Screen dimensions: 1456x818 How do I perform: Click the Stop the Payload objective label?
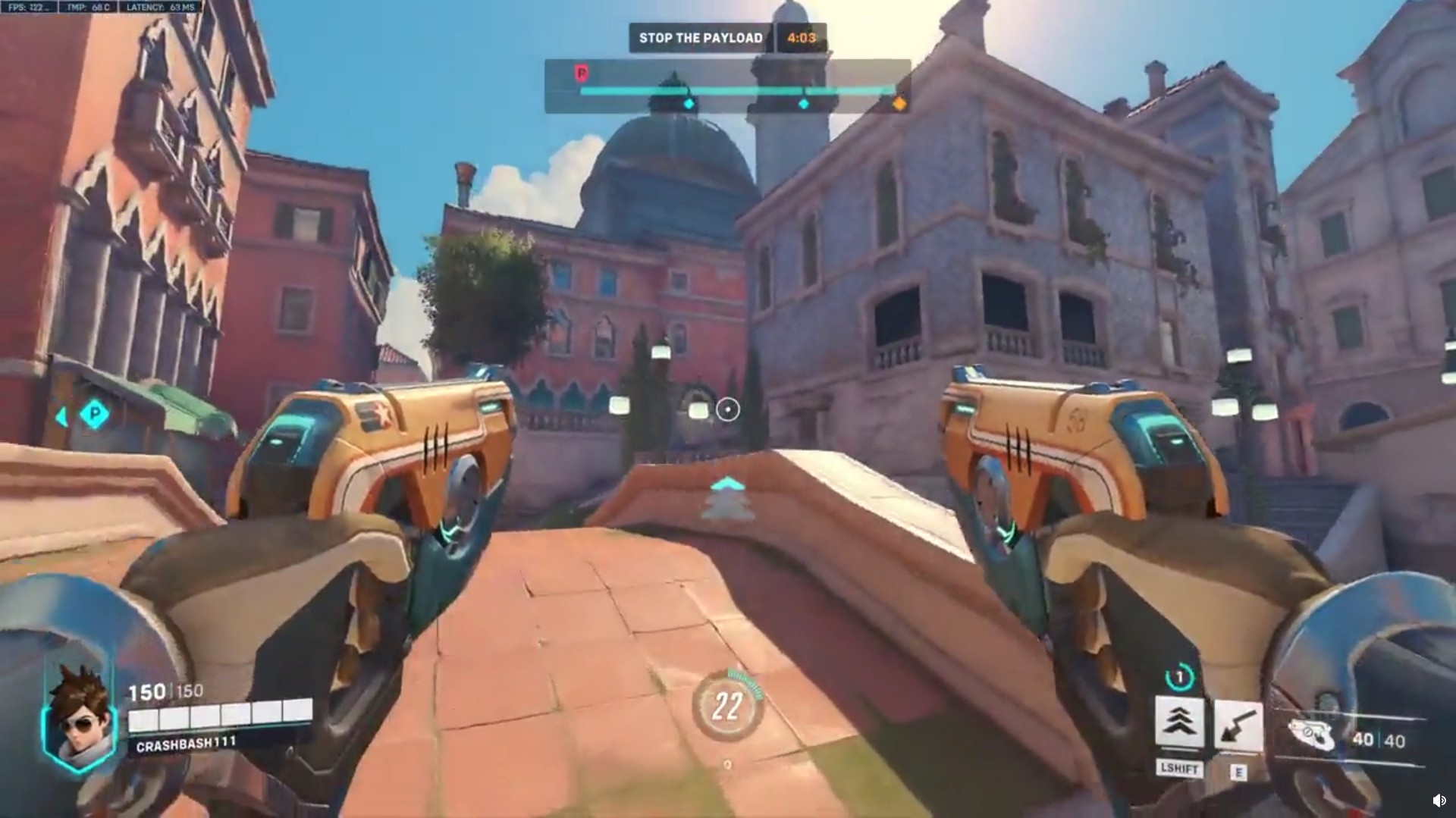point(700,38)
